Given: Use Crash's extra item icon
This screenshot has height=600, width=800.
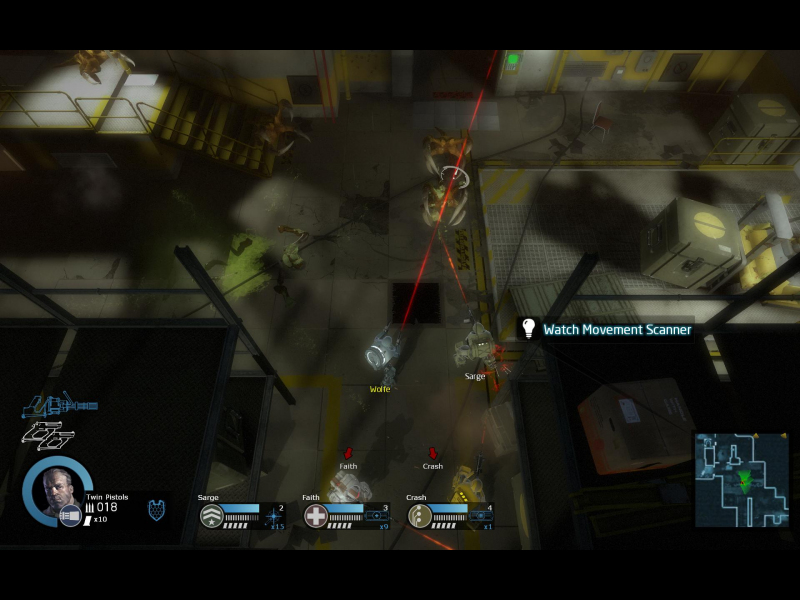Looking at the screenshot, I should click(482, 516).
